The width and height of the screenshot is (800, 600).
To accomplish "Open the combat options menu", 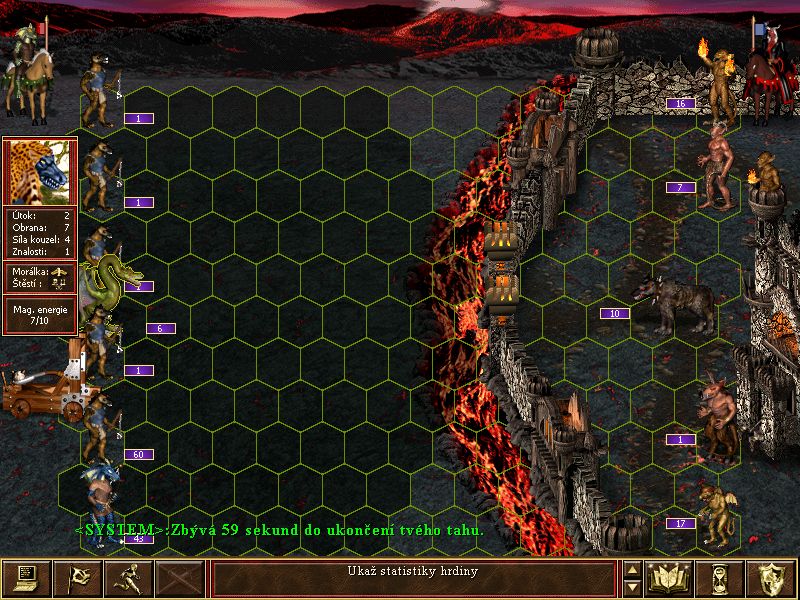I will [26, 578].
